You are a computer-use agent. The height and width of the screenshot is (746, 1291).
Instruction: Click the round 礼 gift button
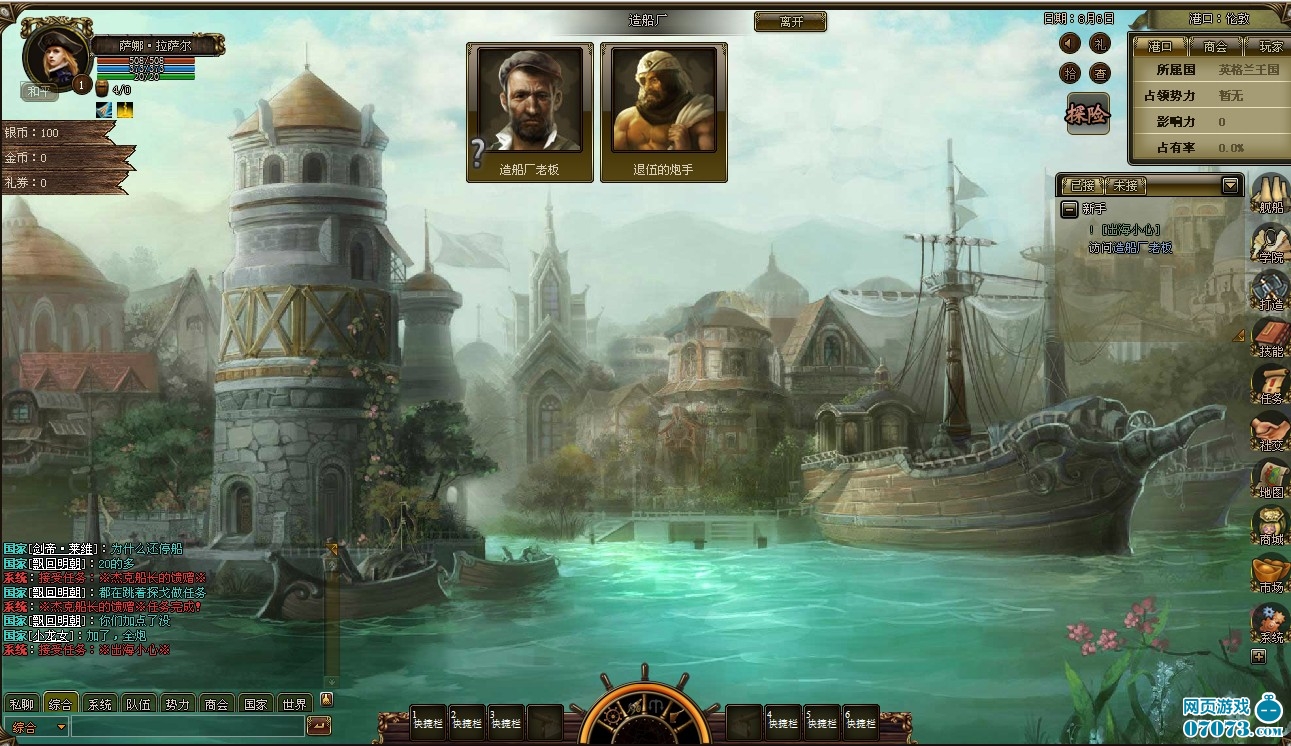coord(1100,43)
